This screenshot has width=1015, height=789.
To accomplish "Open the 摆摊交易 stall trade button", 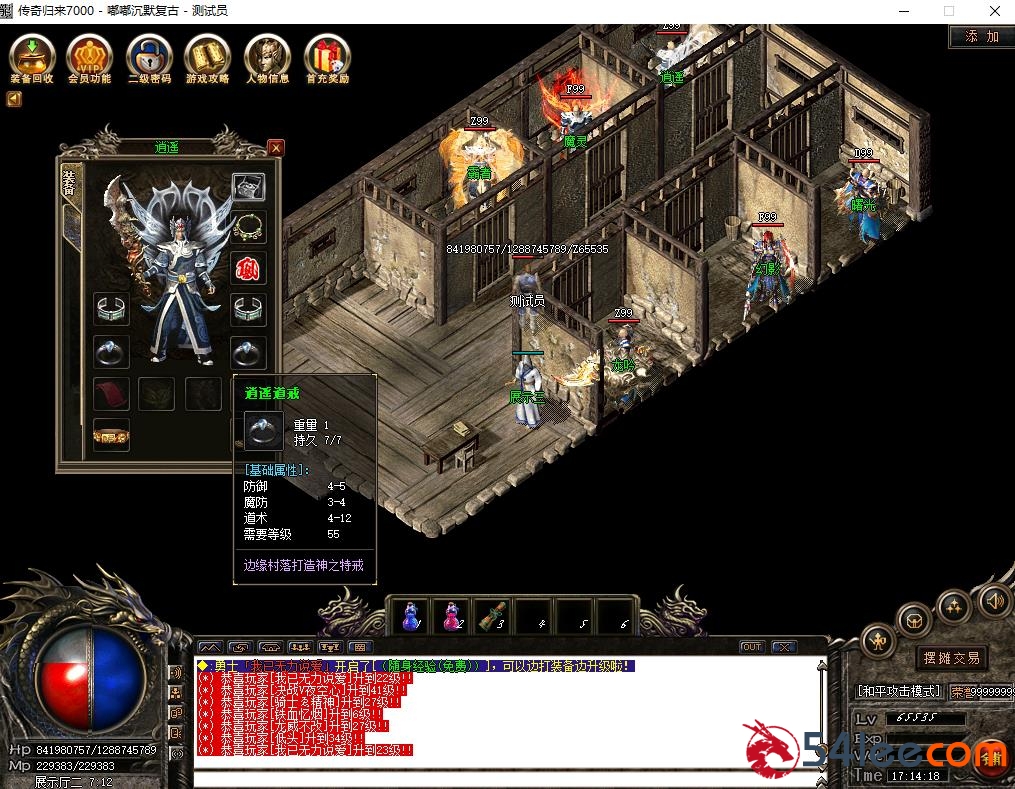I will pyautogui.click(x=951, y=658).
